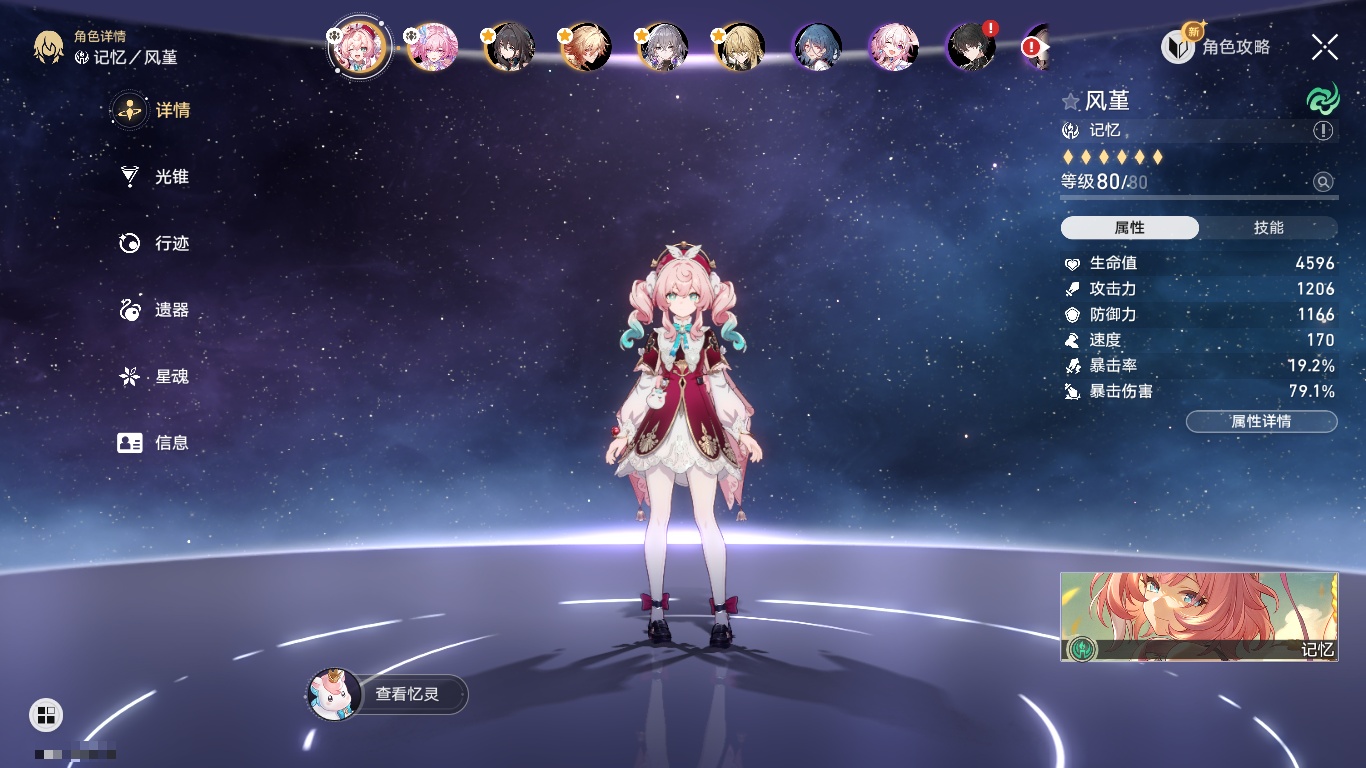This screenshot has height=768, width=1366.
Task: Select the 属性 attributes tab
Action: pyautogui.click(x=1130, y=228)
